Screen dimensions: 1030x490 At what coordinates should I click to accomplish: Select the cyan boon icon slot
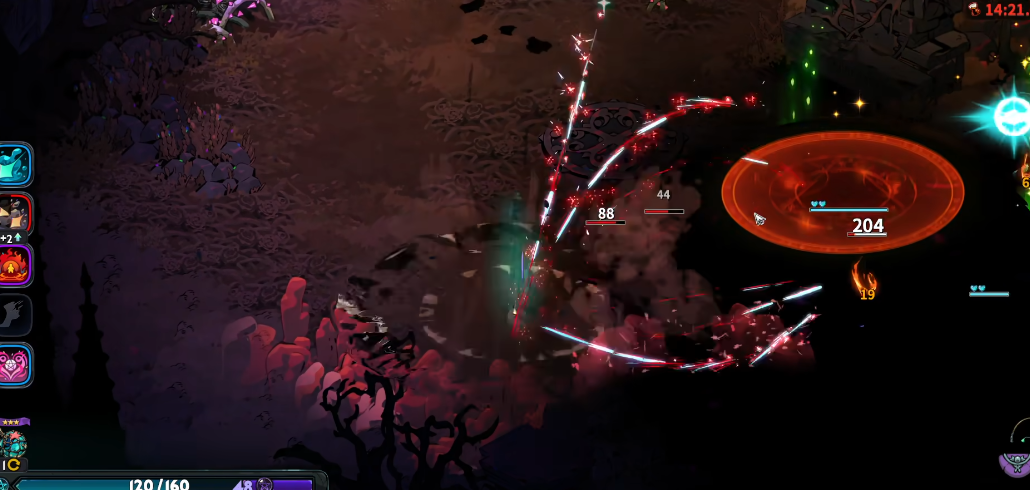tap(16, 164)
